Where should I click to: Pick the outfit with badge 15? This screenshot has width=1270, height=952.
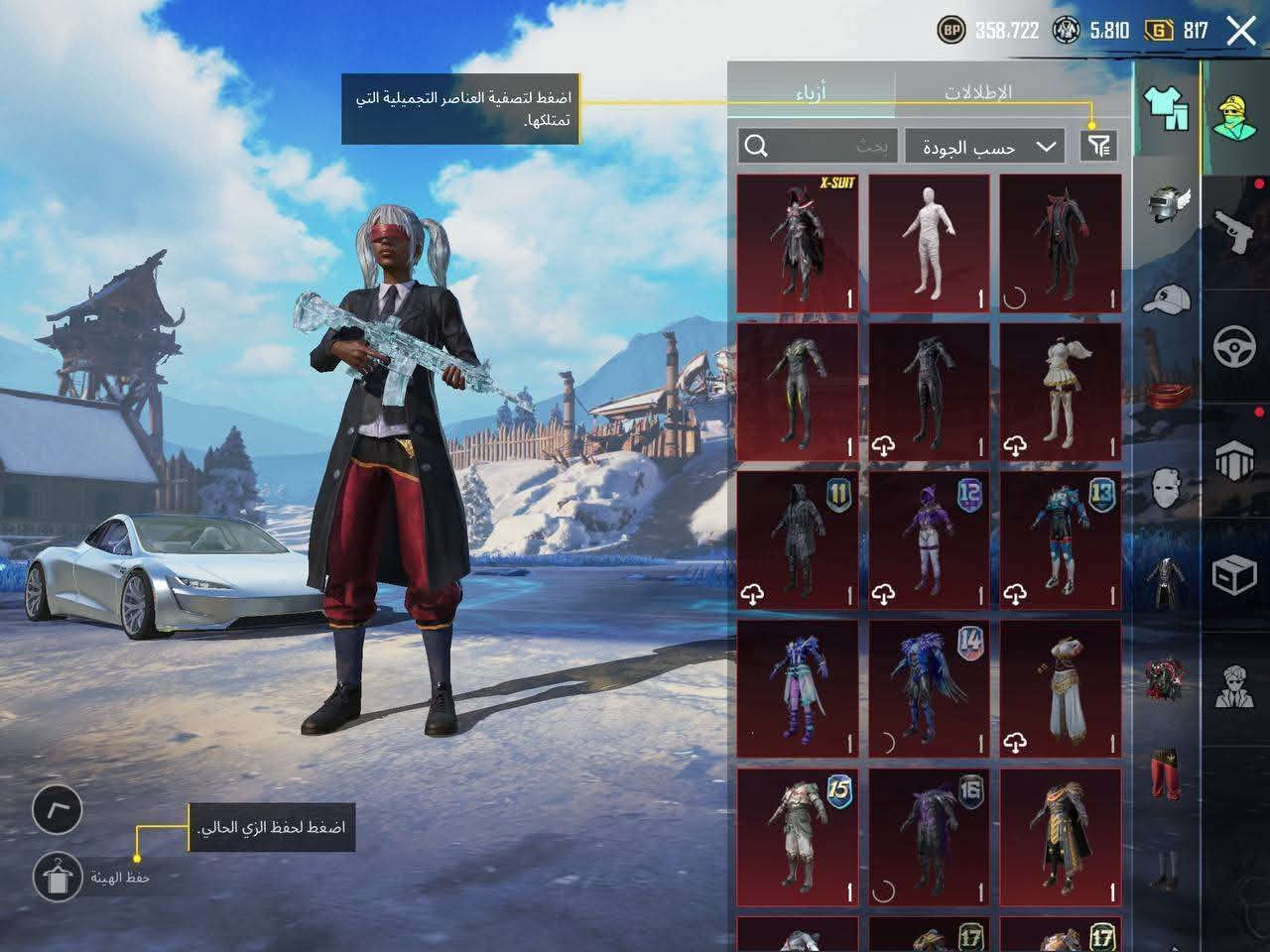pyautogui.click(x=798, y=836)
